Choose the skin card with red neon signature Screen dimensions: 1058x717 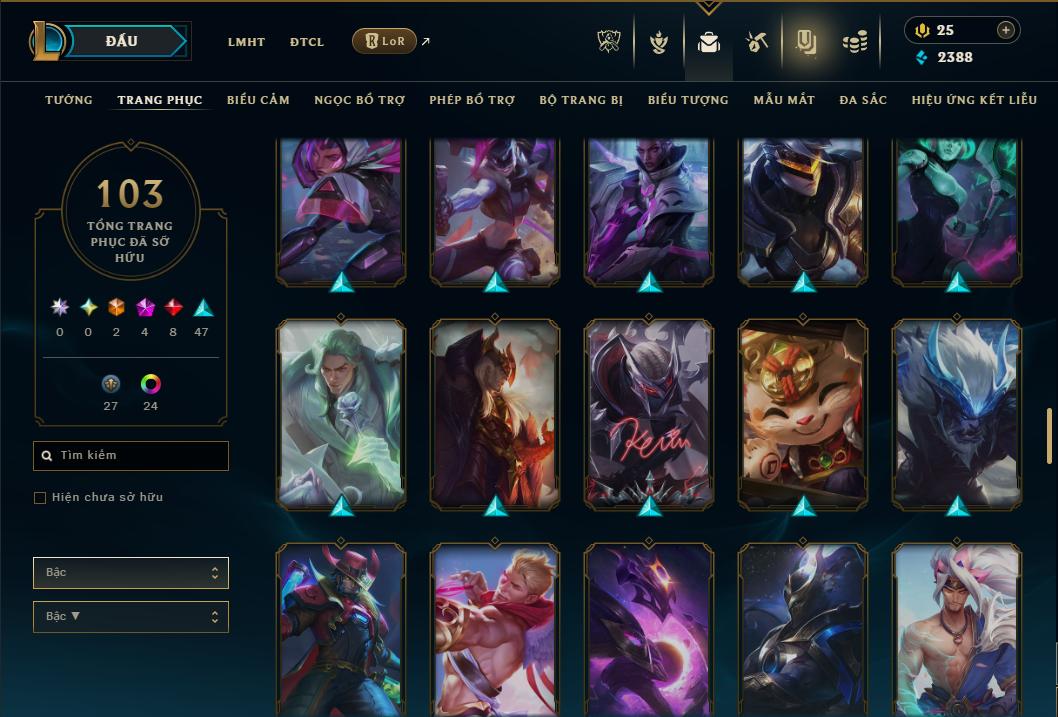(650, 410)
